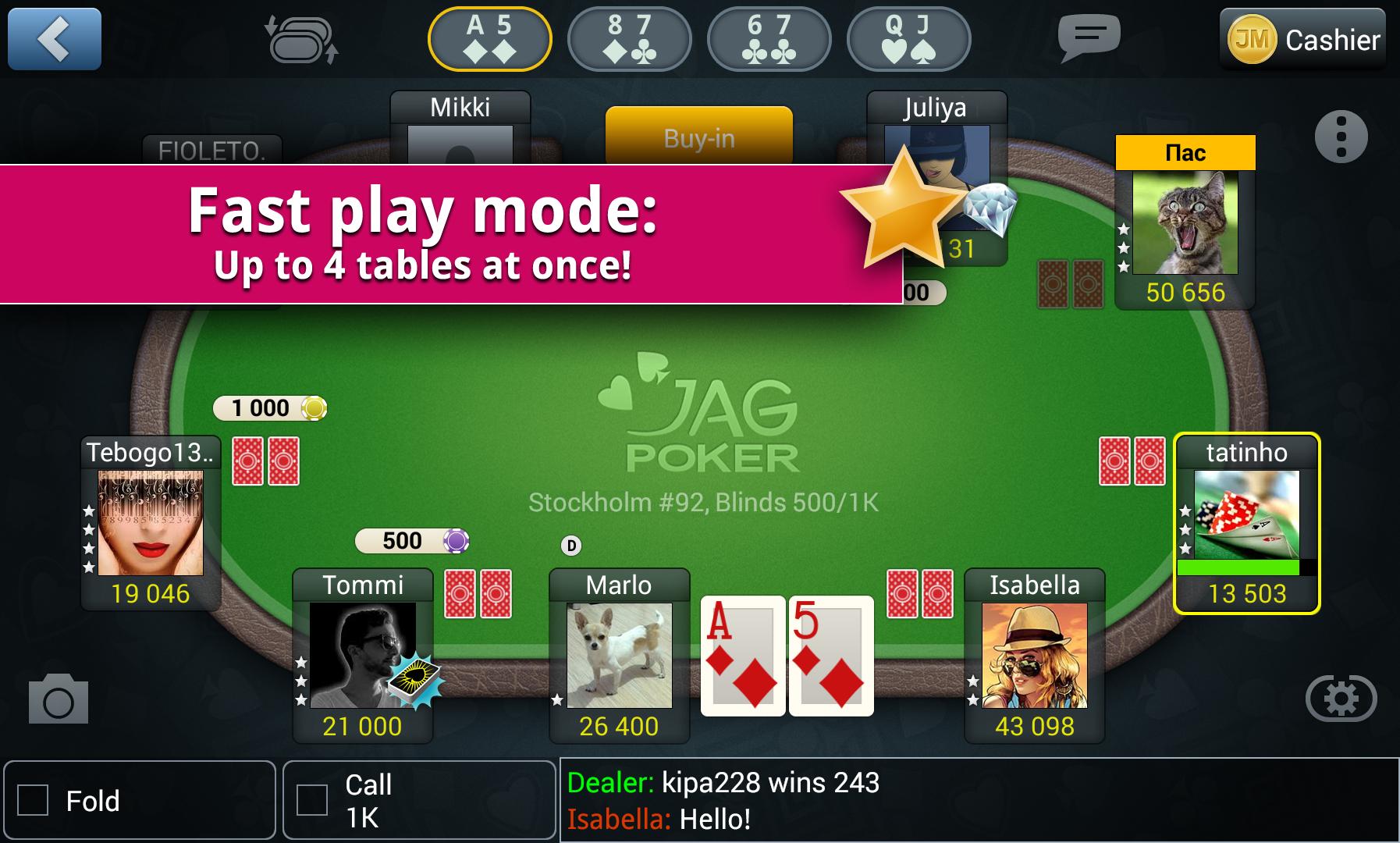Switch to the A-5 diamonds table tab
1400x843 pixels.
490,39
